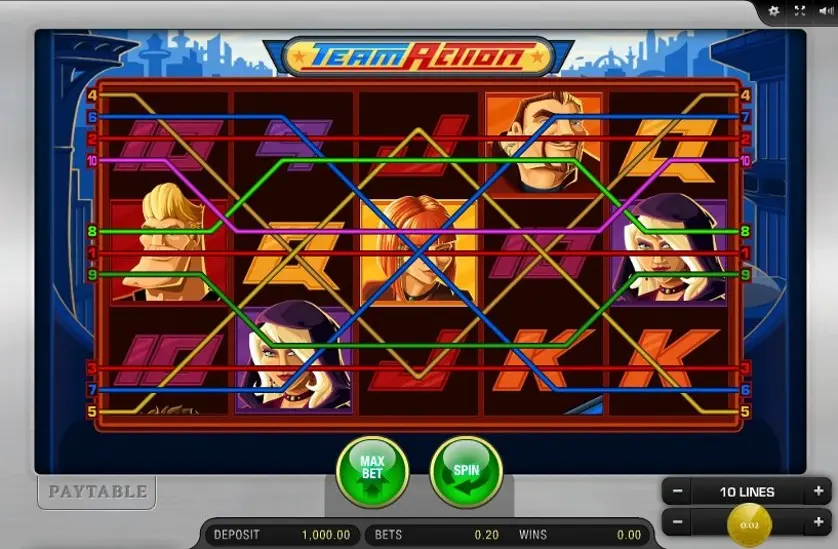This screenshot has width=838, height=549.
Task: Raise the coin value with plus
Action: click(x=819, y=522)
